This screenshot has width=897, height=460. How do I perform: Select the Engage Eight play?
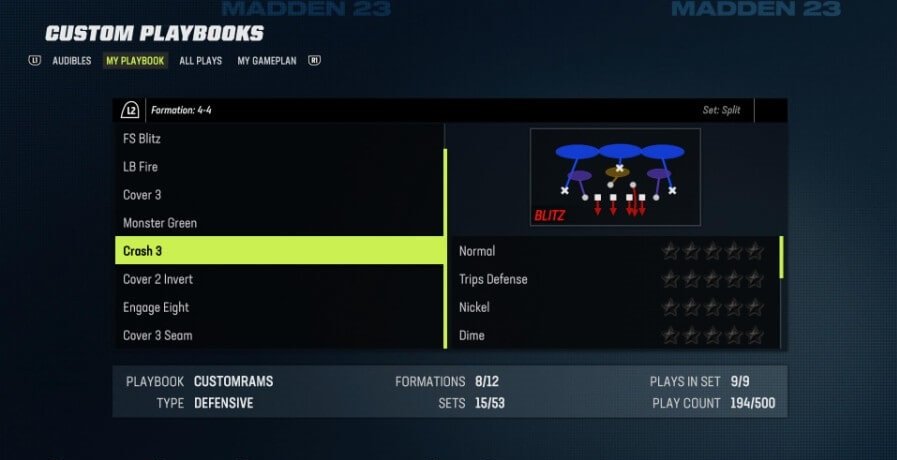tap(279, 307)
